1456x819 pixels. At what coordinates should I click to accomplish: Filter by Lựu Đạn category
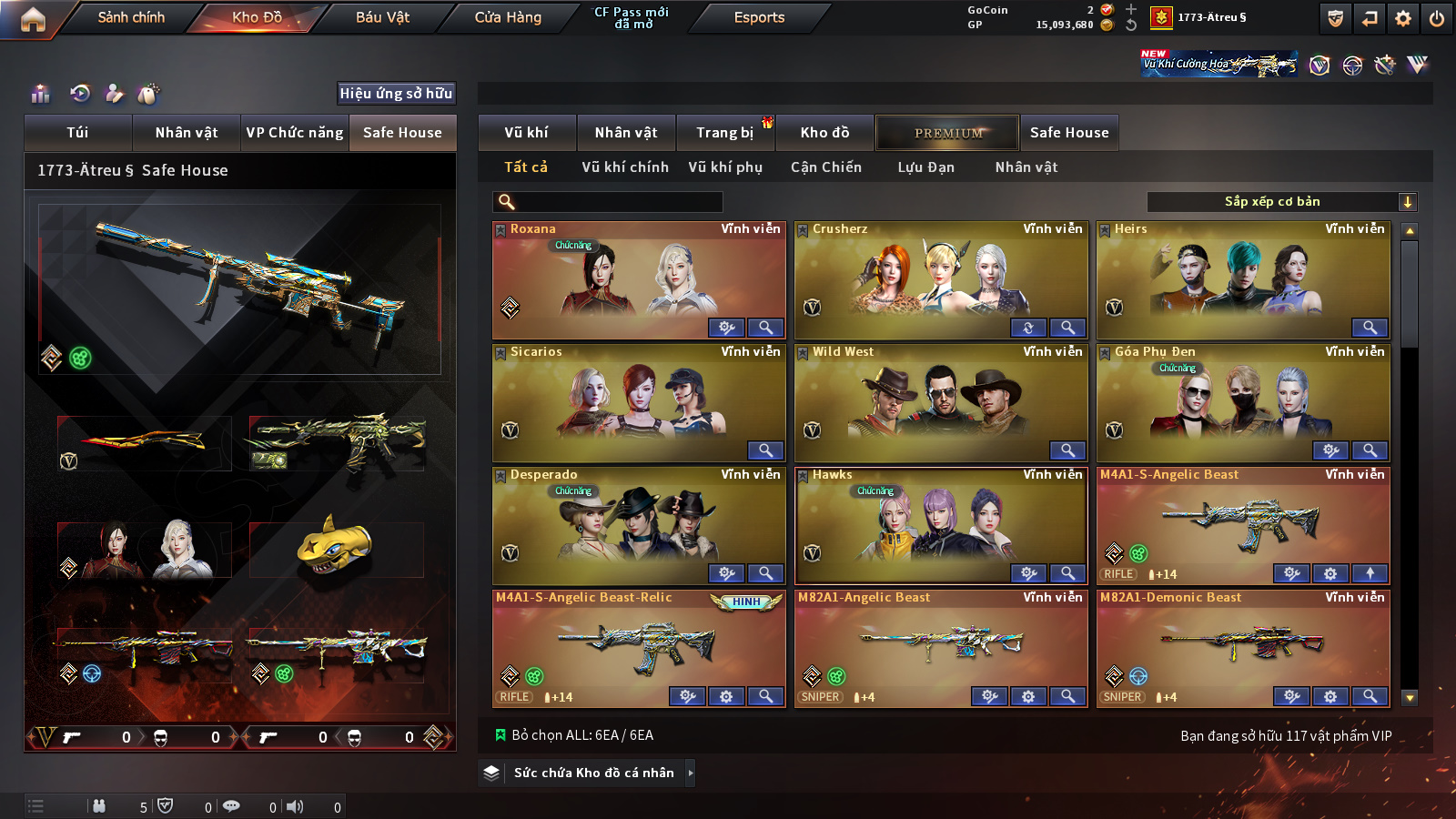tap(925, 167)
